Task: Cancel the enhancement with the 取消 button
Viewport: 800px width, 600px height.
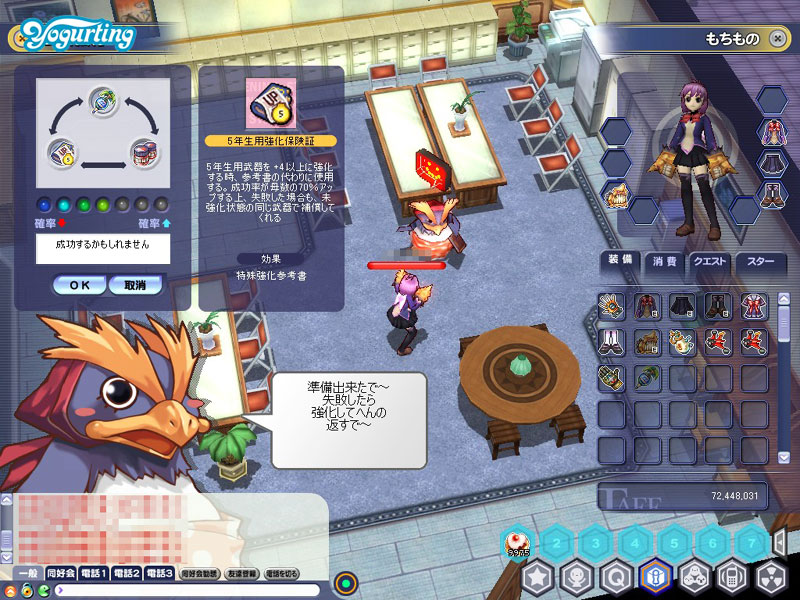Action: click(135, 285)
